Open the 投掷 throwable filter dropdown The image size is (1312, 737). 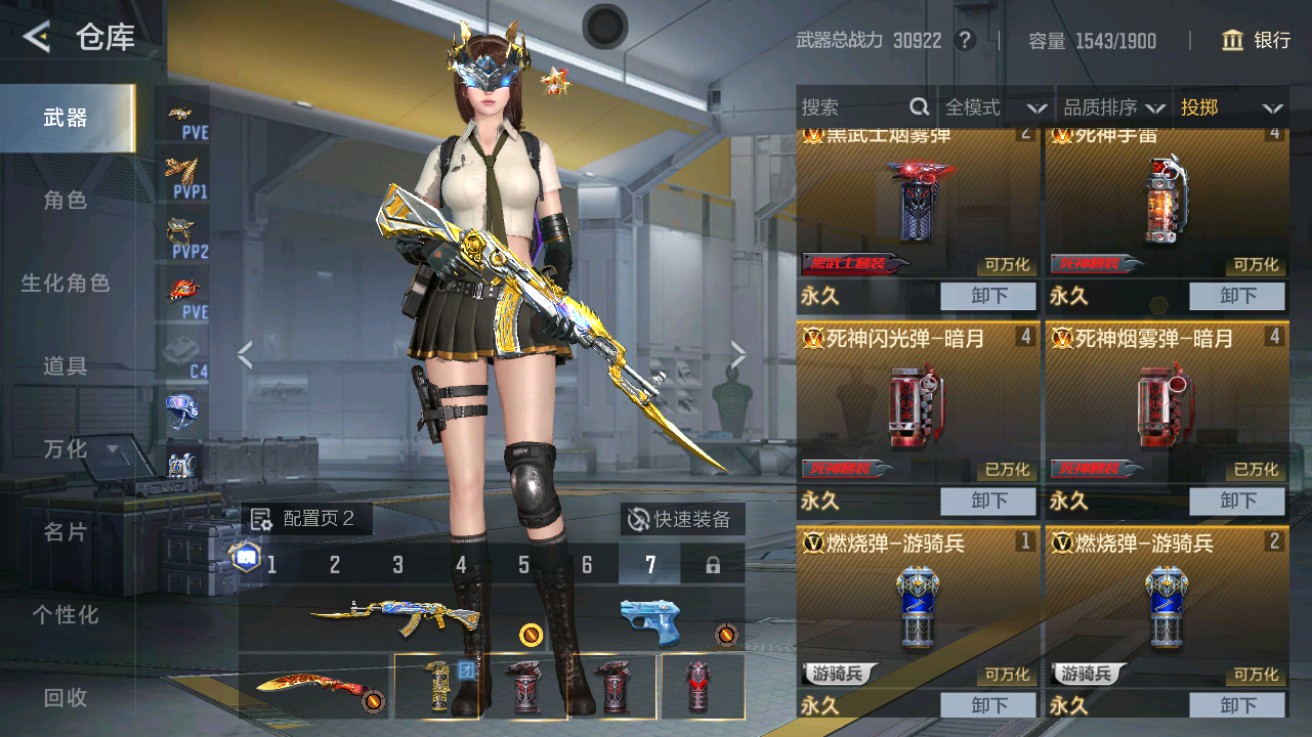pyautogui.click(x=1232, y=107)
